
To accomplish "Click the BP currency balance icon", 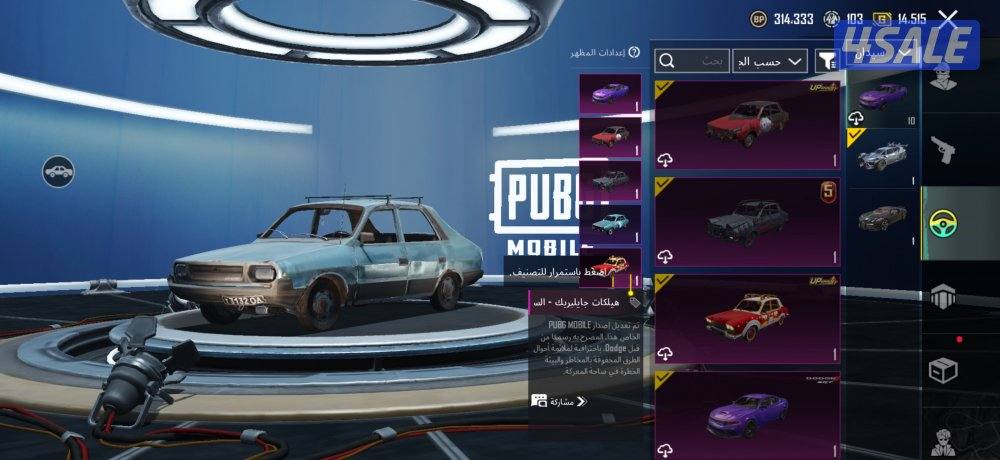I will coord(758,18).
